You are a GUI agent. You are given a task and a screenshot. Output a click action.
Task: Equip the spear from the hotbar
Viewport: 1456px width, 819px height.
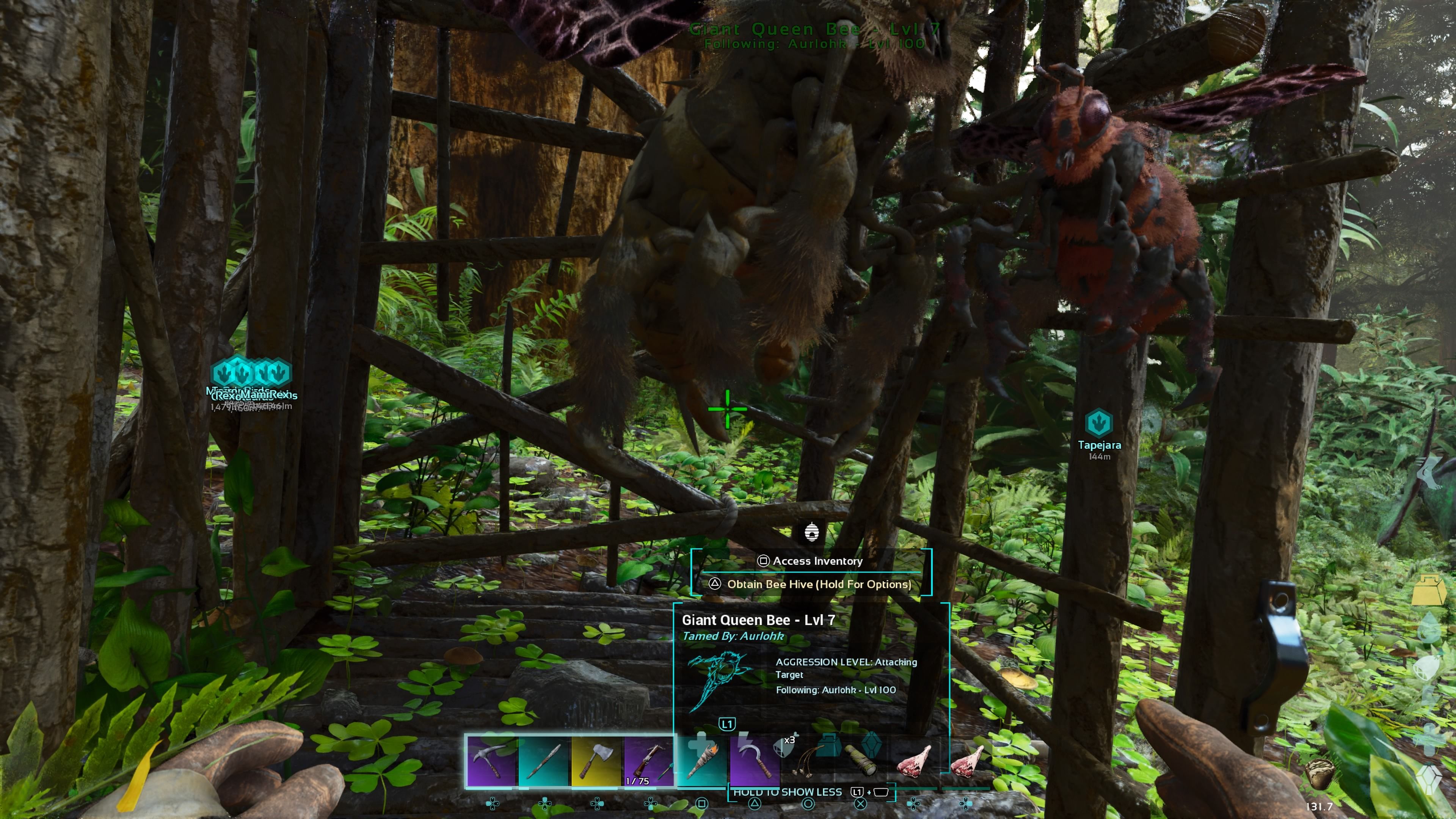544,760
